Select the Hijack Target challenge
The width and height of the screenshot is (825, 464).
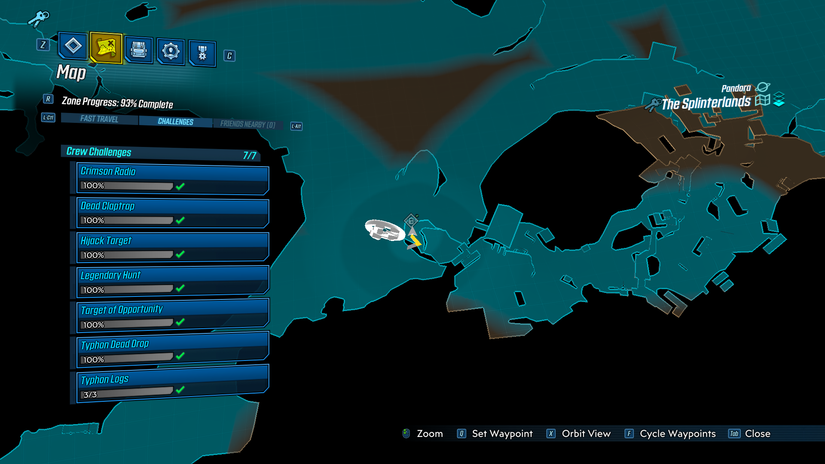pos(173,247)
